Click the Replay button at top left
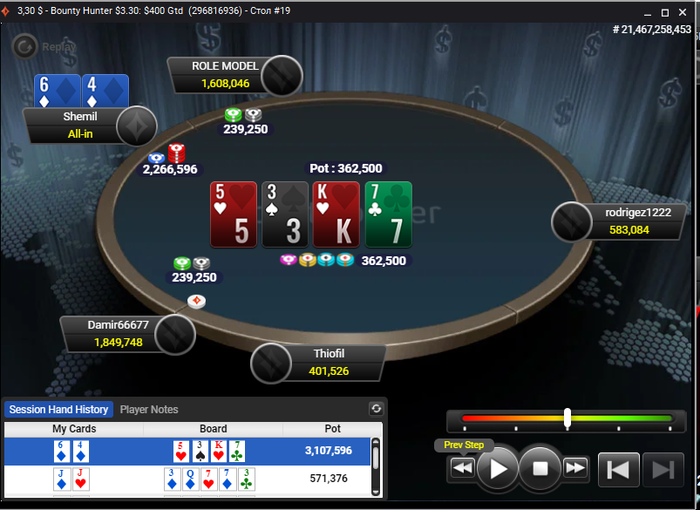 point(38,46)
